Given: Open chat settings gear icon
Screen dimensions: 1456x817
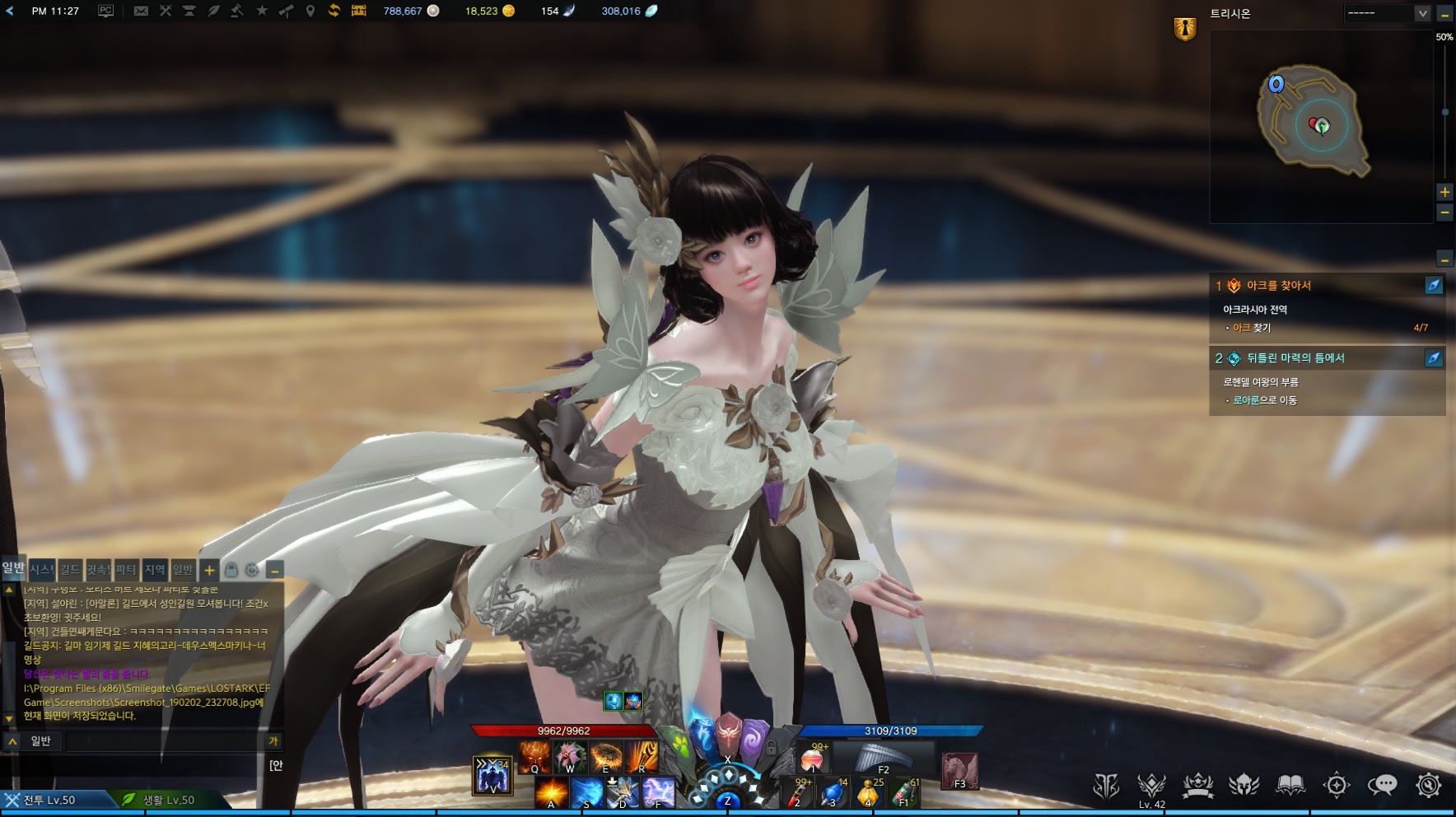Looking at the screenshot, I should [x=252, y=570].
